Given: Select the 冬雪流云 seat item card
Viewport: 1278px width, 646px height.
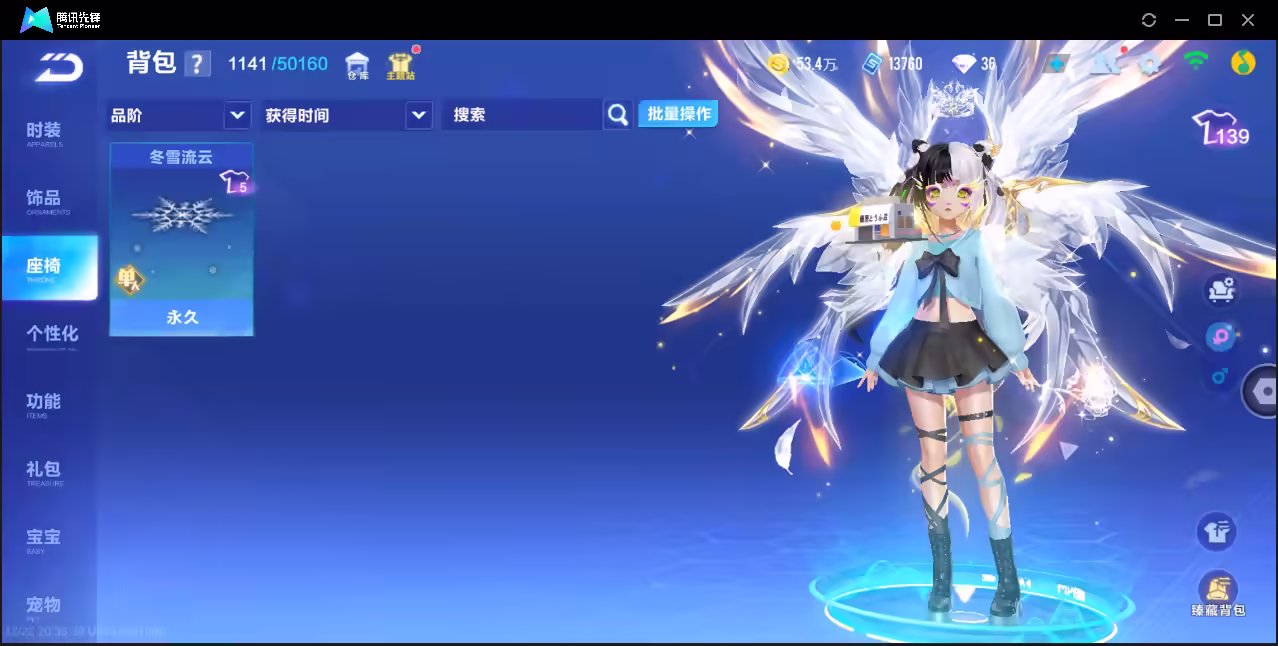Looking at the screenshot, I should (x=181, y=239).
